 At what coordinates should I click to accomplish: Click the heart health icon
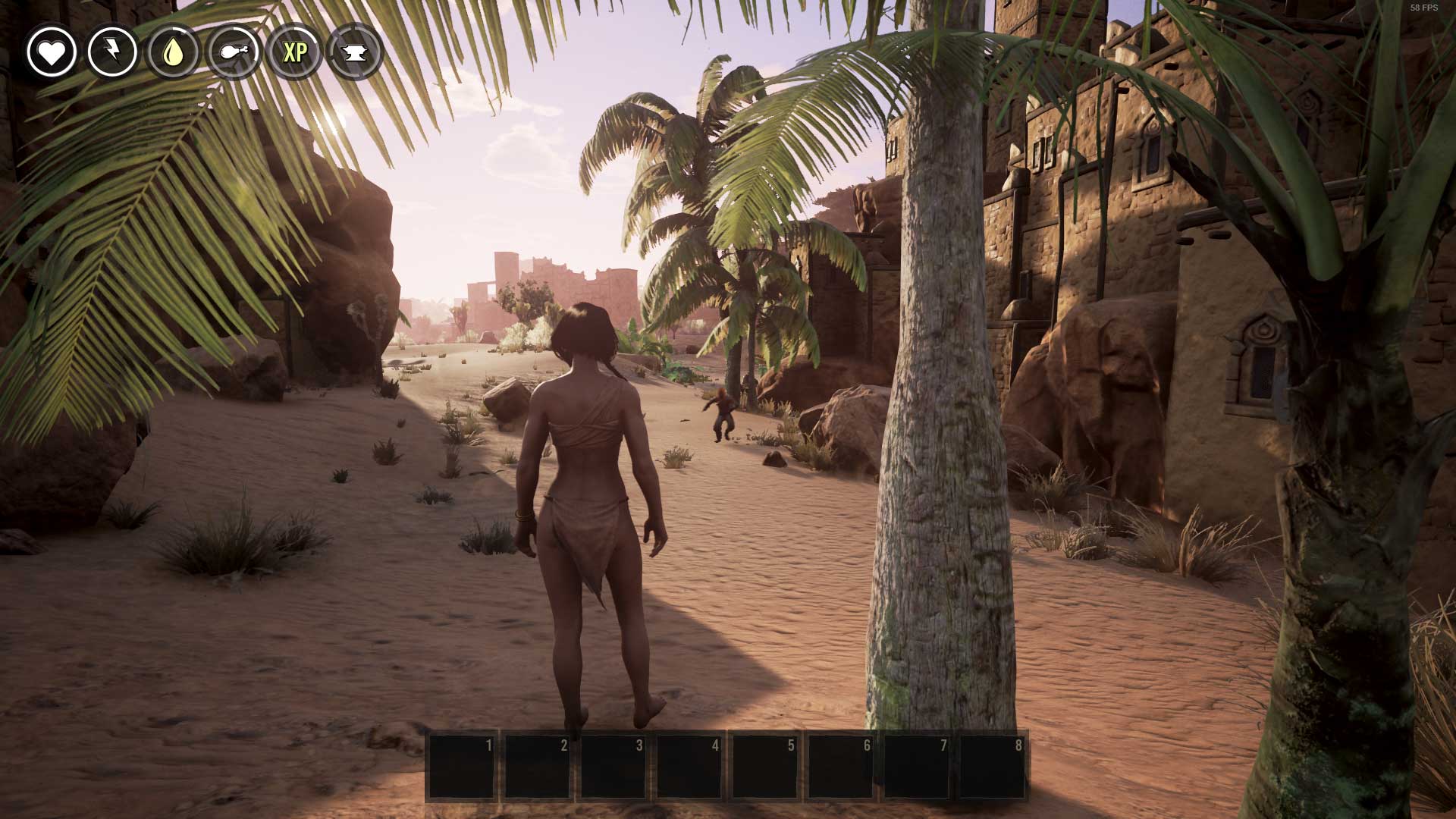(x=52, y=52)
